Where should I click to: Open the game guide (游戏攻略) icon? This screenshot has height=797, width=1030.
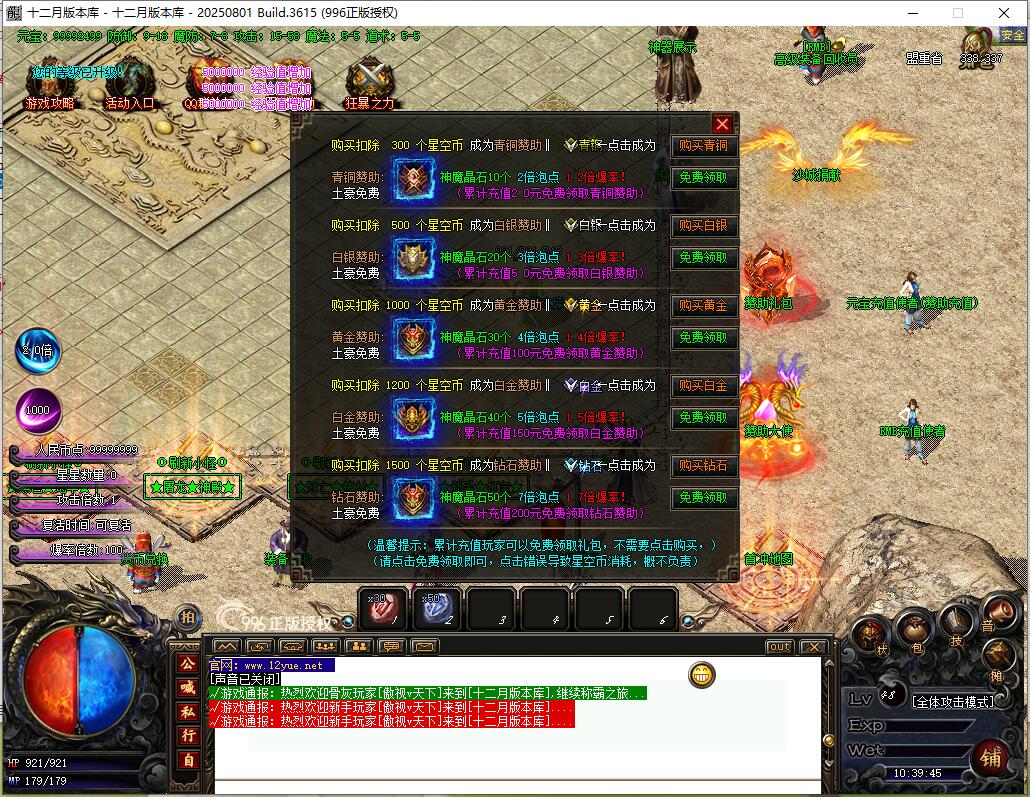(x=50, y=84)
